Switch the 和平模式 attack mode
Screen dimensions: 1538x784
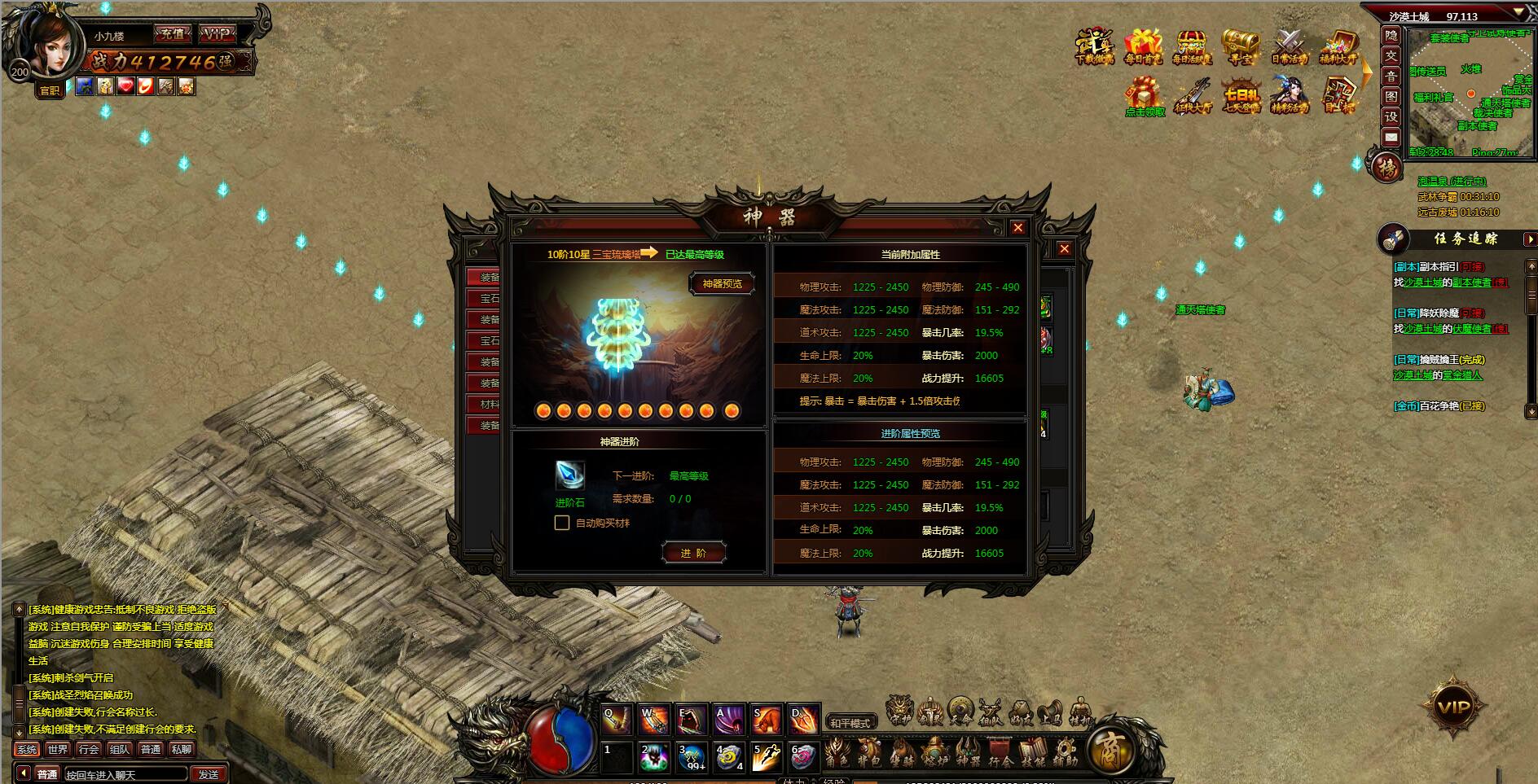850,722
